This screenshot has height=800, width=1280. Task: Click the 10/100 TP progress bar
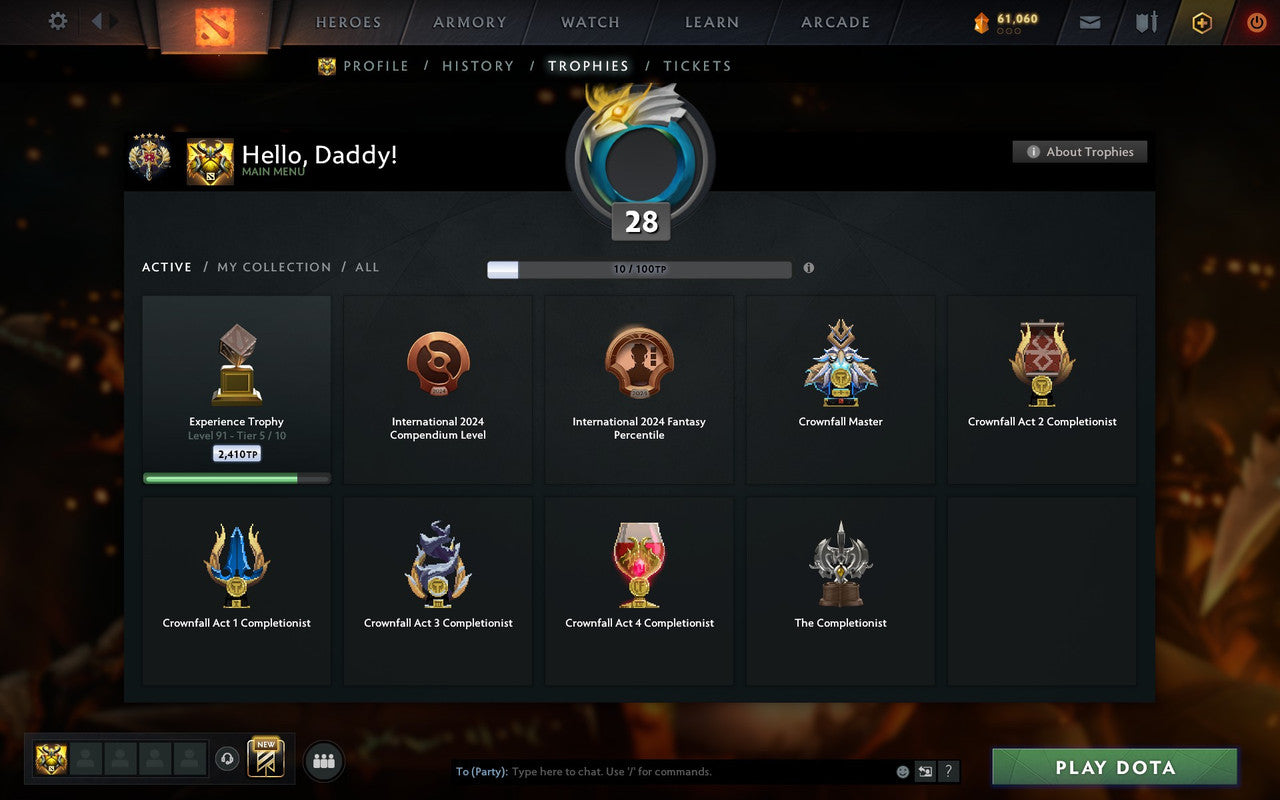(x=638, y=268)
